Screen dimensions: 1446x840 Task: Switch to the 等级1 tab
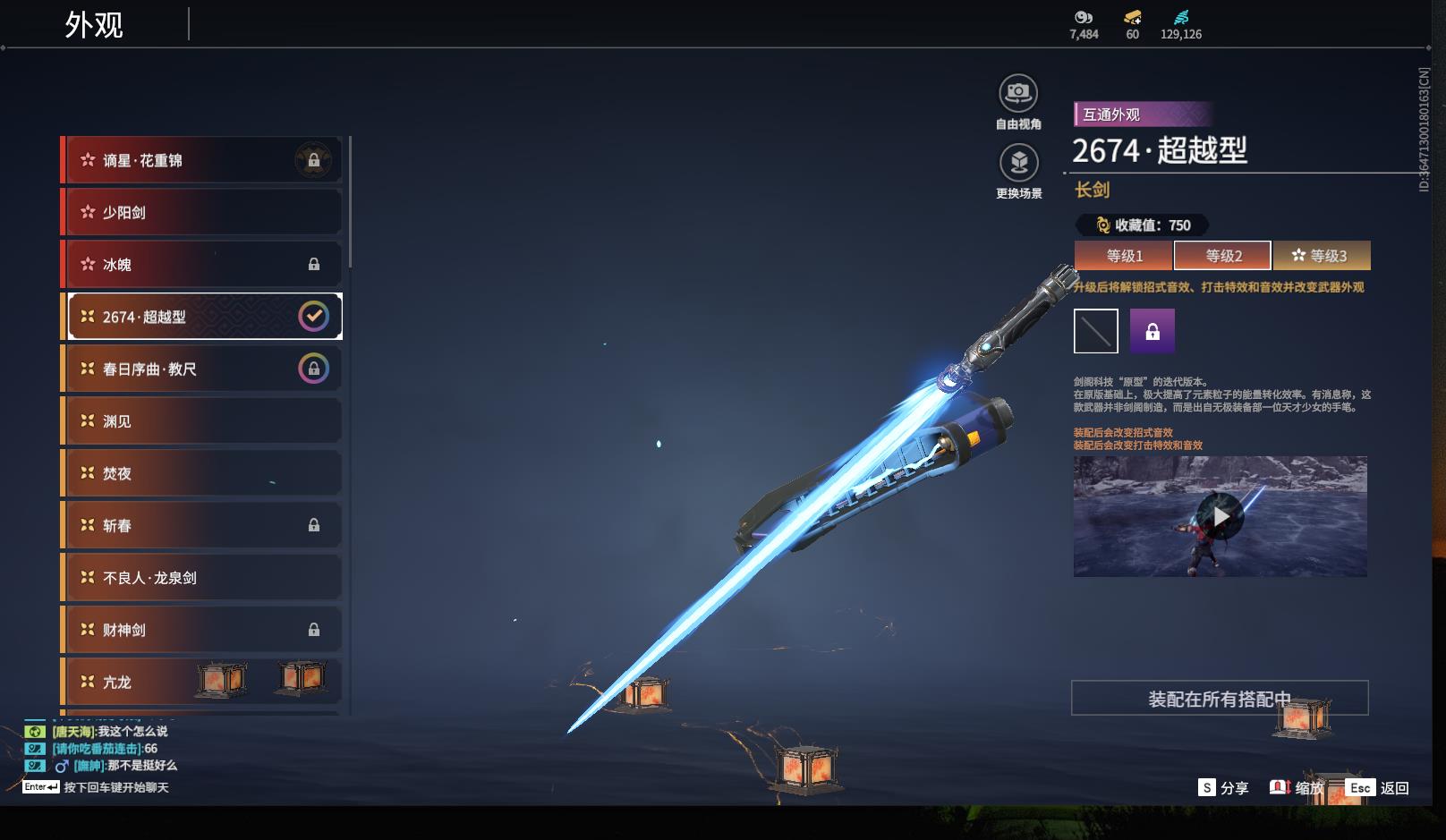[1124, 256]
